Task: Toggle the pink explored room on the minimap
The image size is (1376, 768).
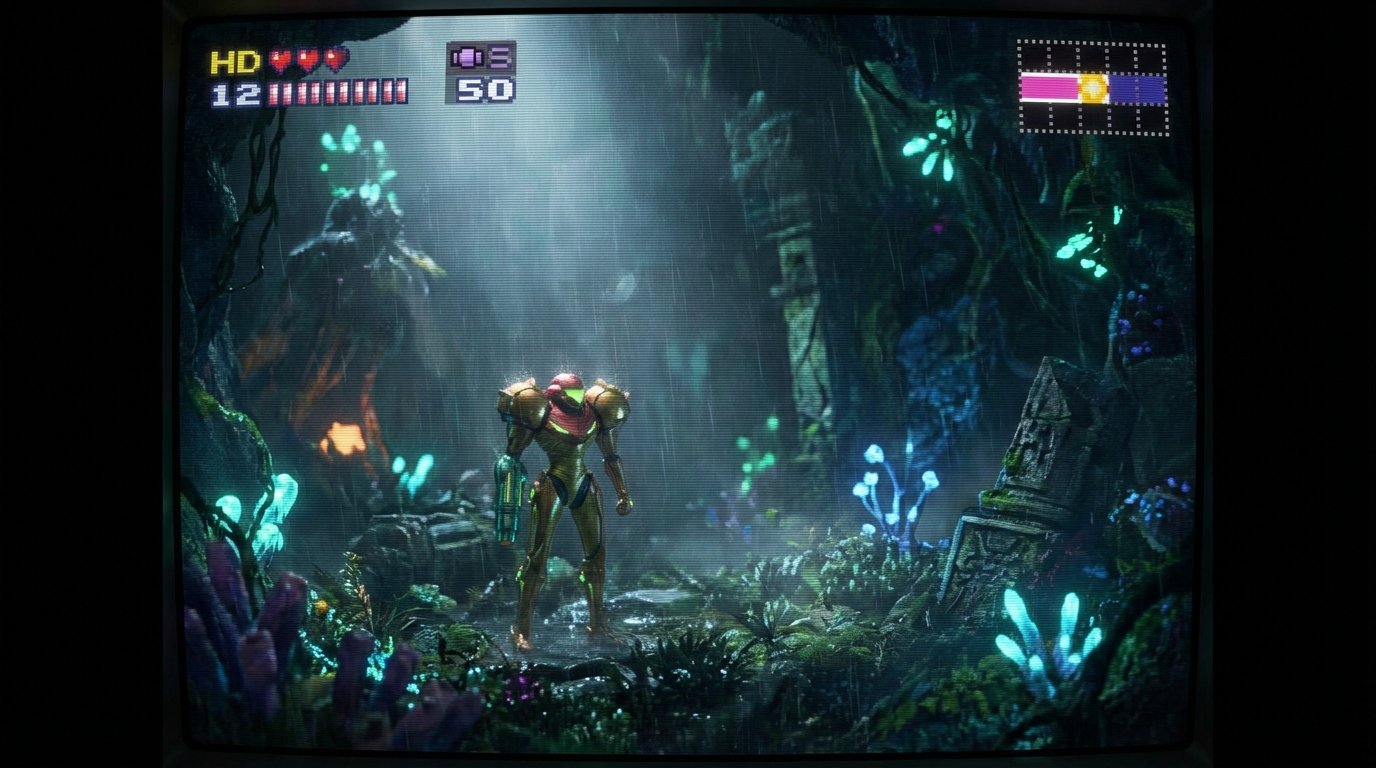Action: click(1049, 86)
